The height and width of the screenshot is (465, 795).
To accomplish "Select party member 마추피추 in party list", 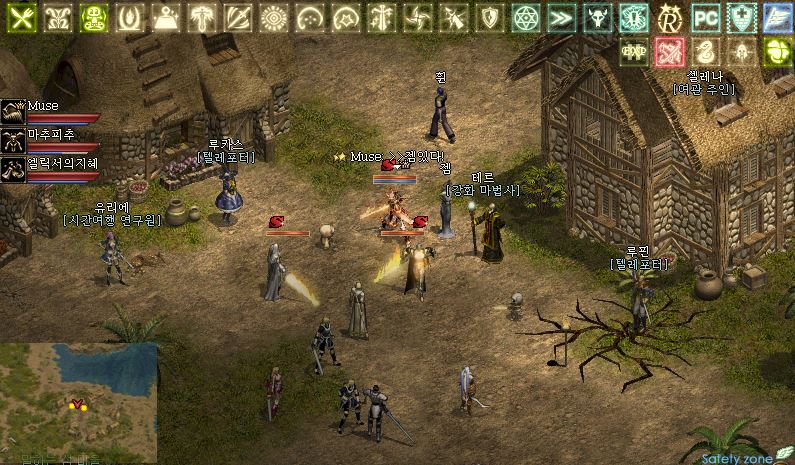I will pos(14,139).
